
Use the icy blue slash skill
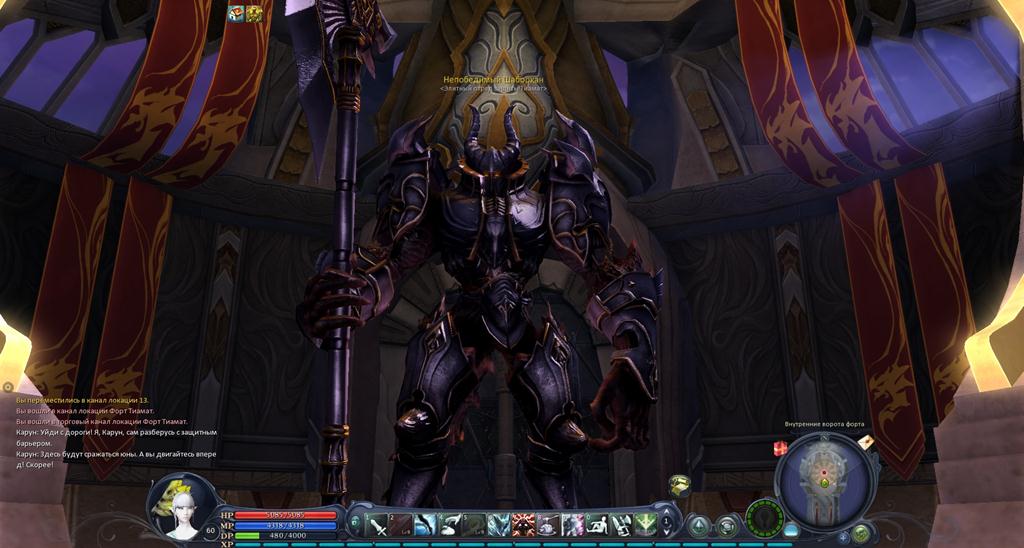pos(426,525)
